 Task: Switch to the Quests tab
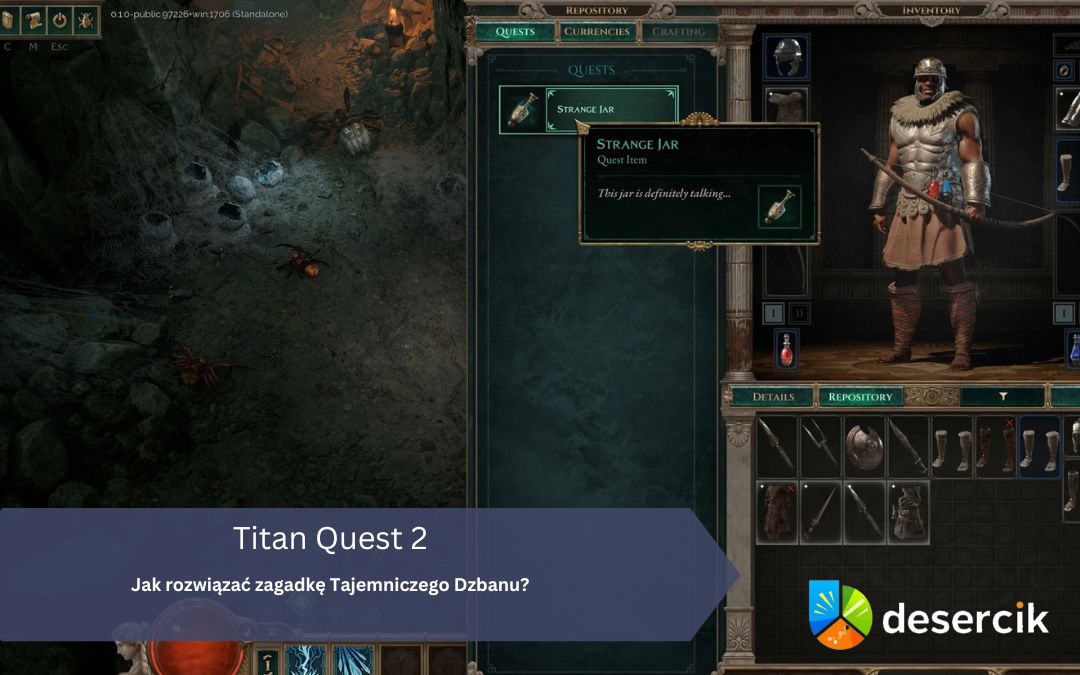tap(516, 32)
